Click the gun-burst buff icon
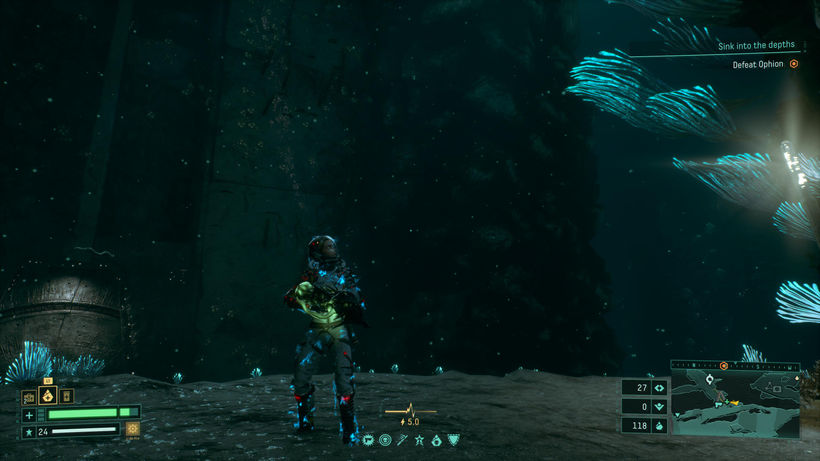The width and height of the screenshot is (820, 461). tap(369, 439)
